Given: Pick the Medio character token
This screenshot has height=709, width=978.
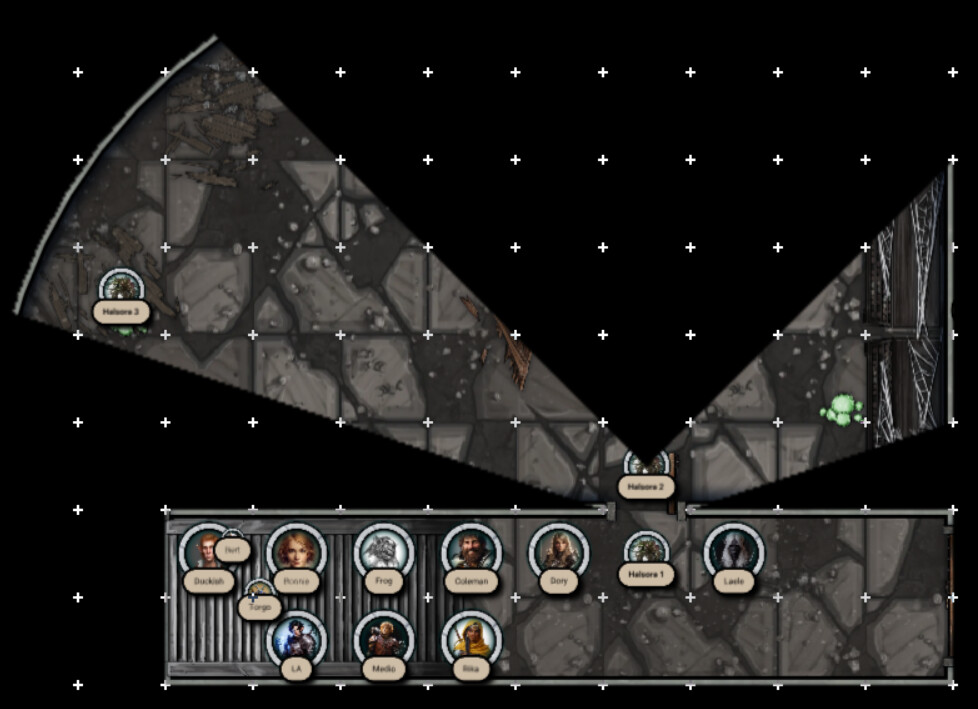Looking at the screenshot, I should tap(383, 639).
